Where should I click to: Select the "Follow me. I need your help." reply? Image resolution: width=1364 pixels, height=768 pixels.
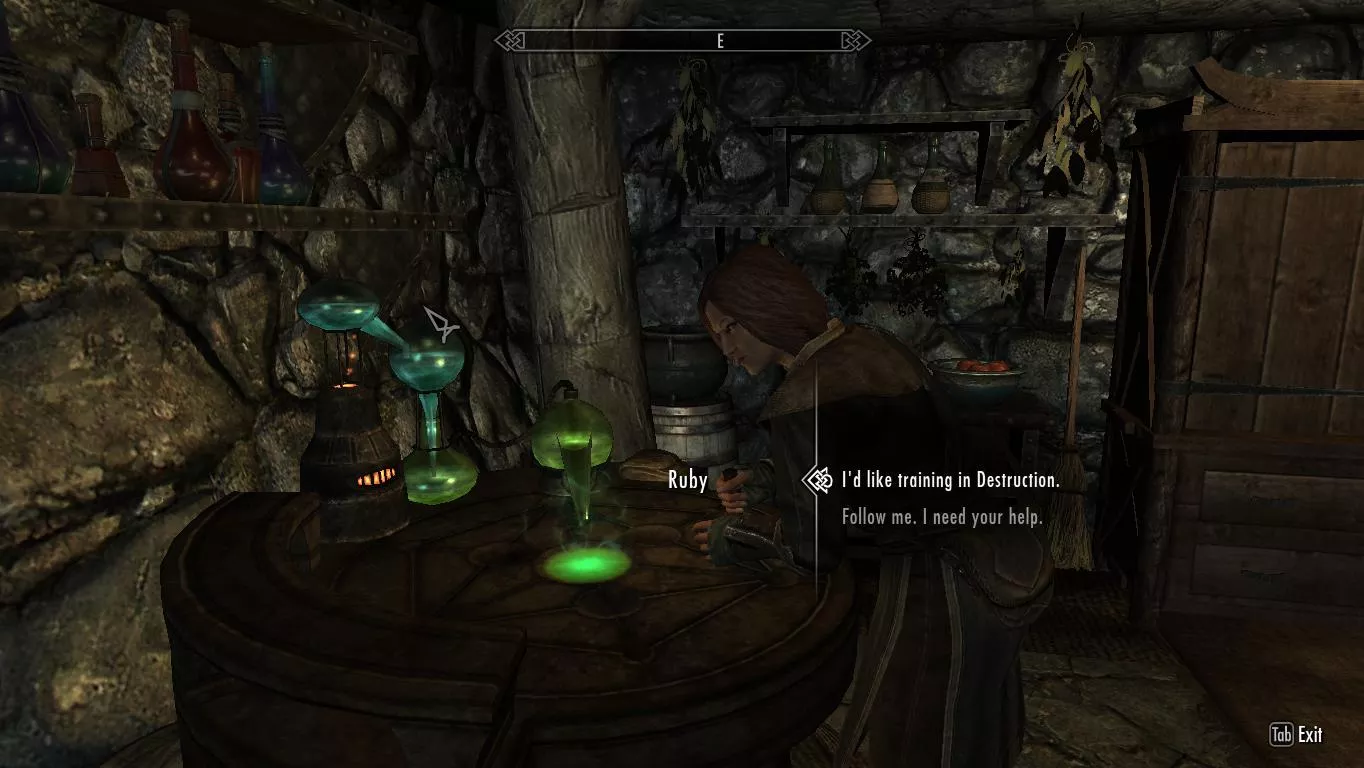[942, 517]
